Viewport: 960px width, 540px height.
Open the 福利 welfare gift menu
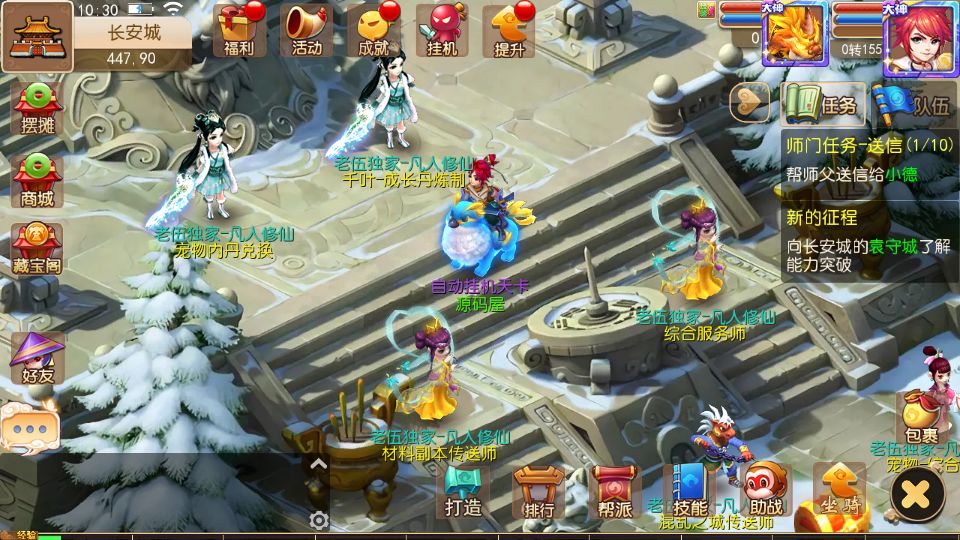(x=238, y=29)
